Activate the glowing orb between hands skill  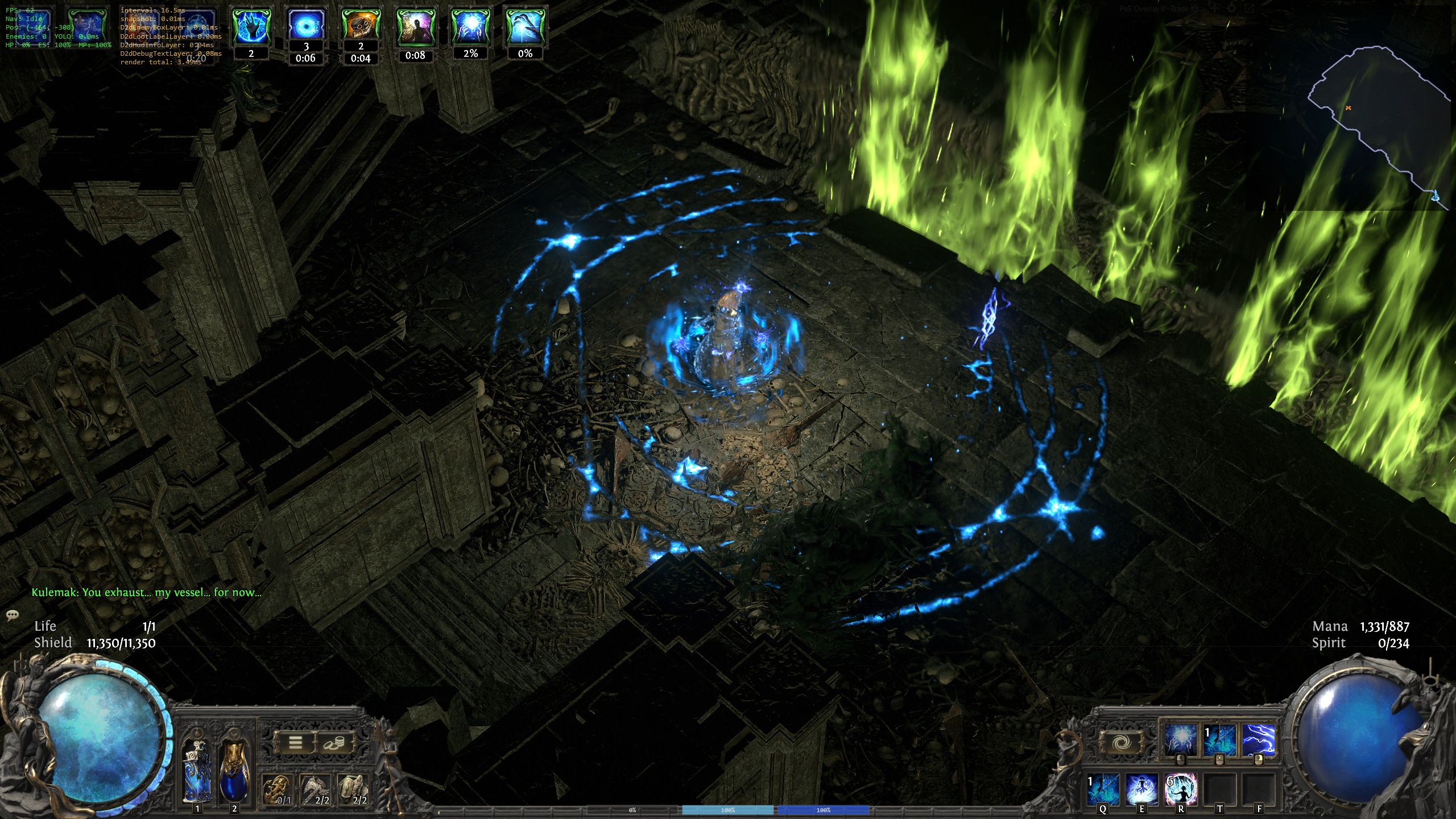1180,740
